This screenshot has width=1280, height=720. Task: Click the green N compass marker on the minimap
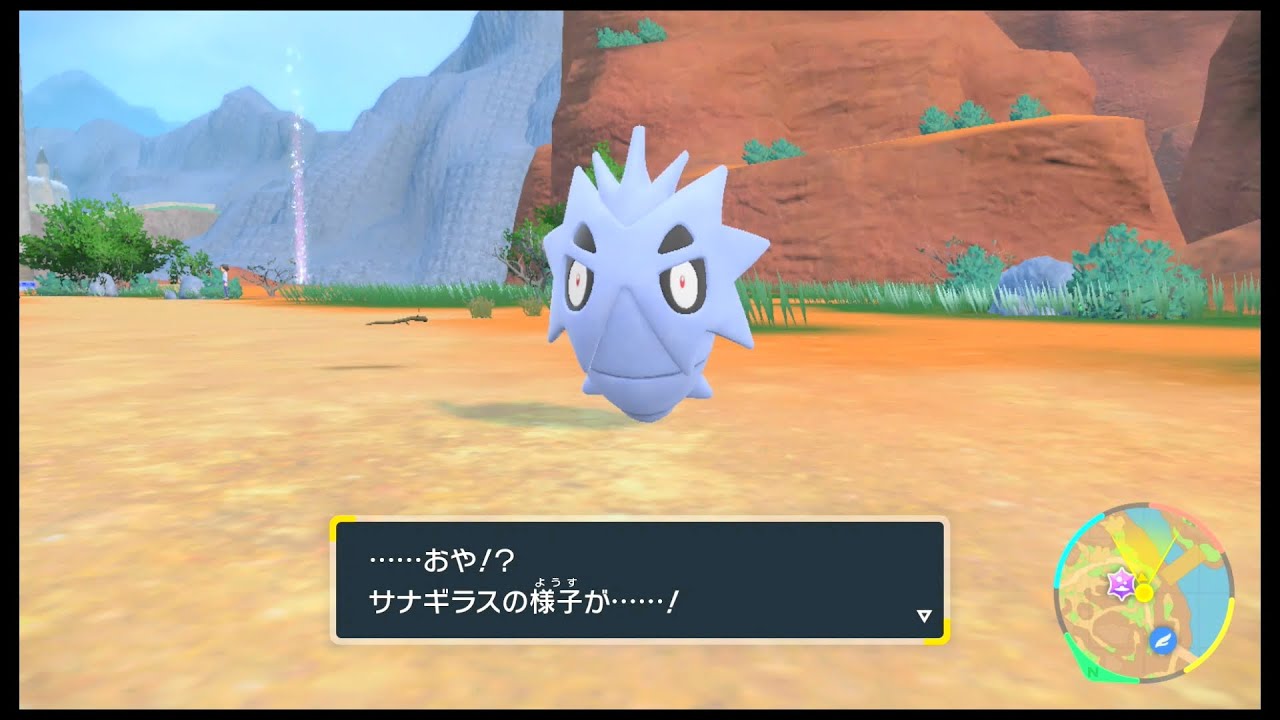click(1091, 673)
